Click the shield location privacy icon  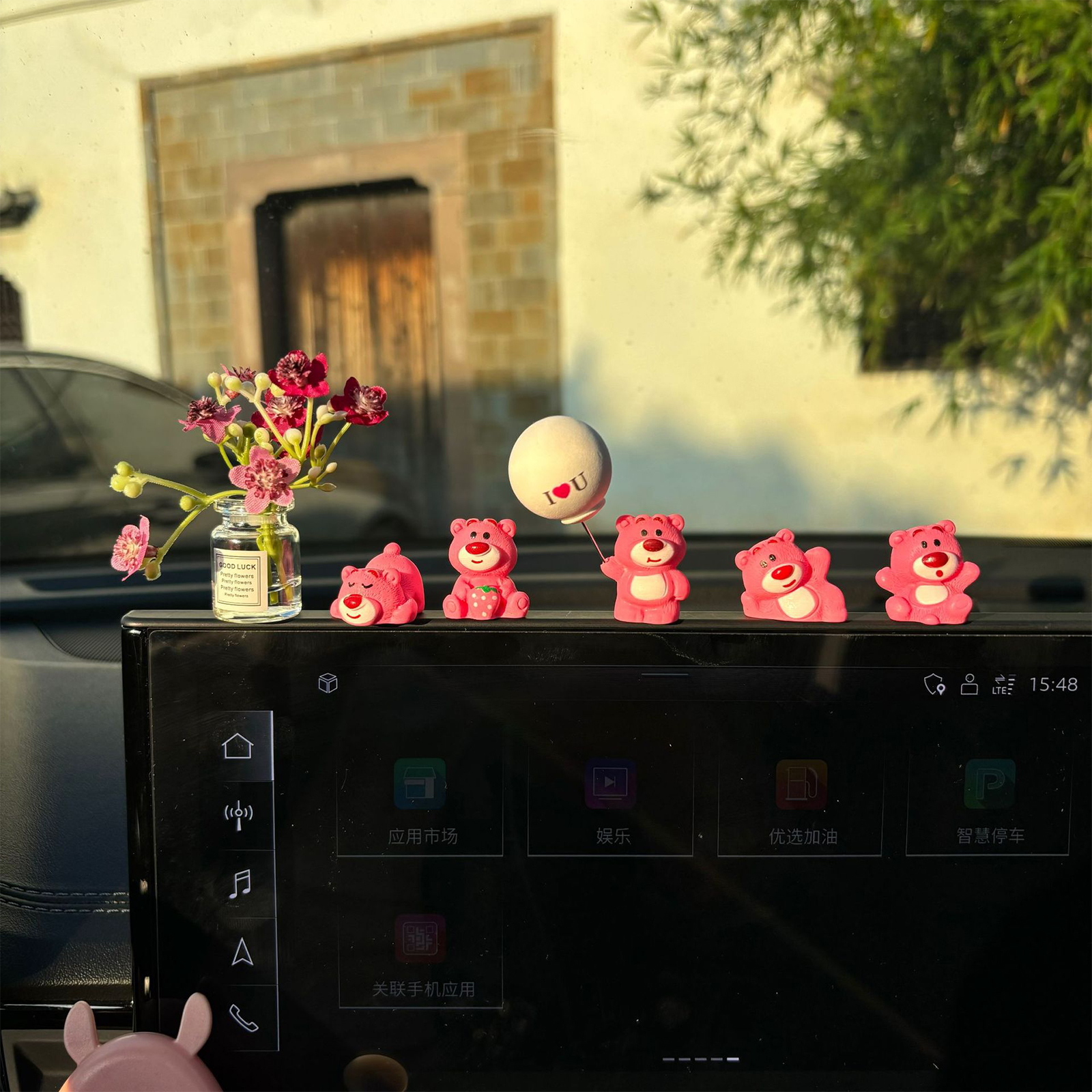click(934, 684)
